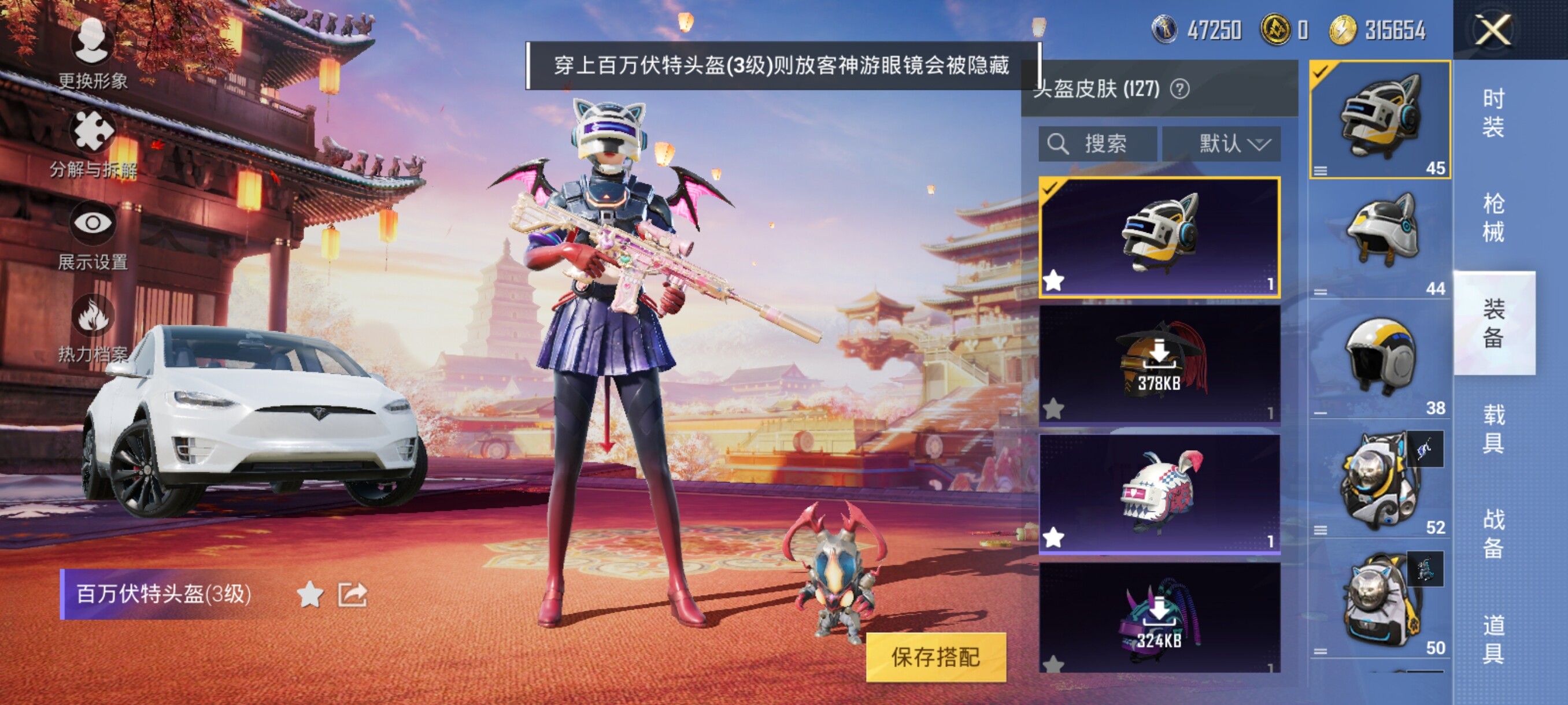Open 更换形象 change appearance
The height and width of the screenshot is (705, 1568).
pyautogui.click(x=93, y=53)
